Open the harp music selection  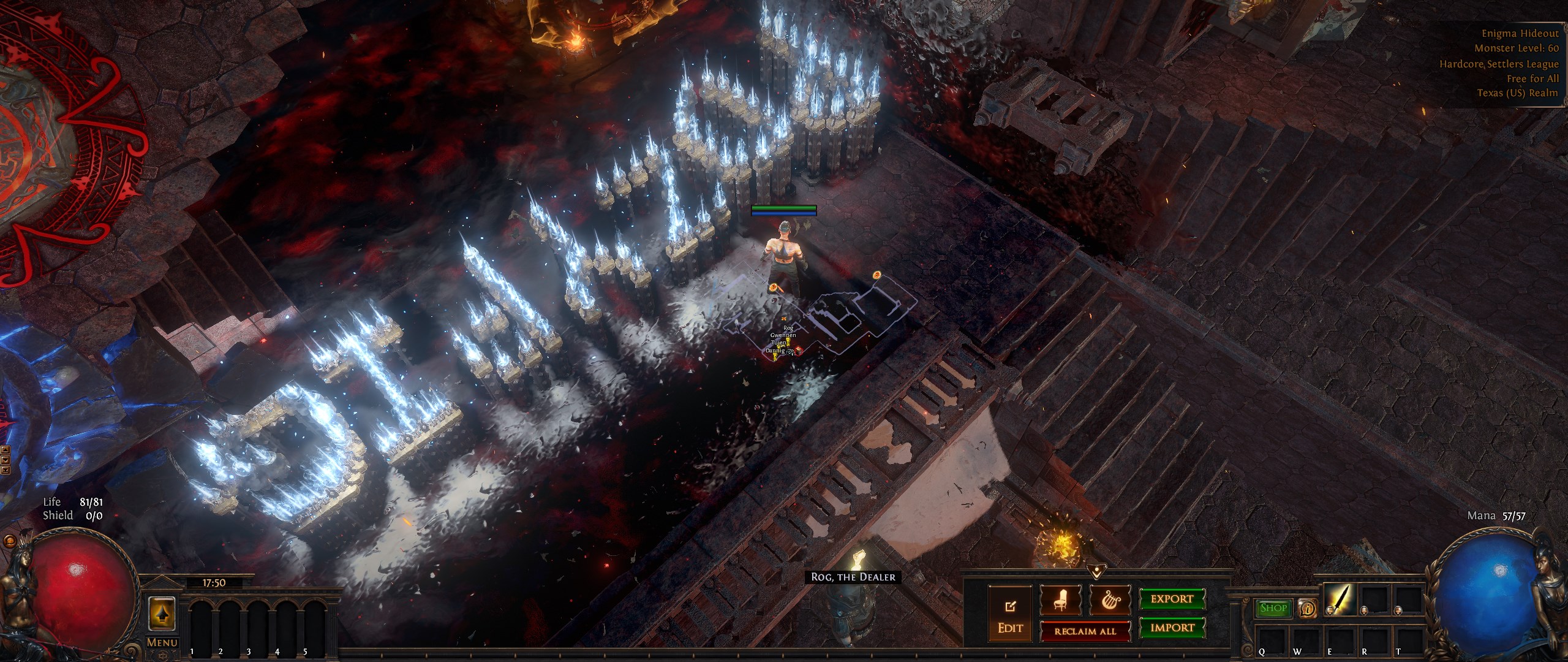coord(1110,601)
